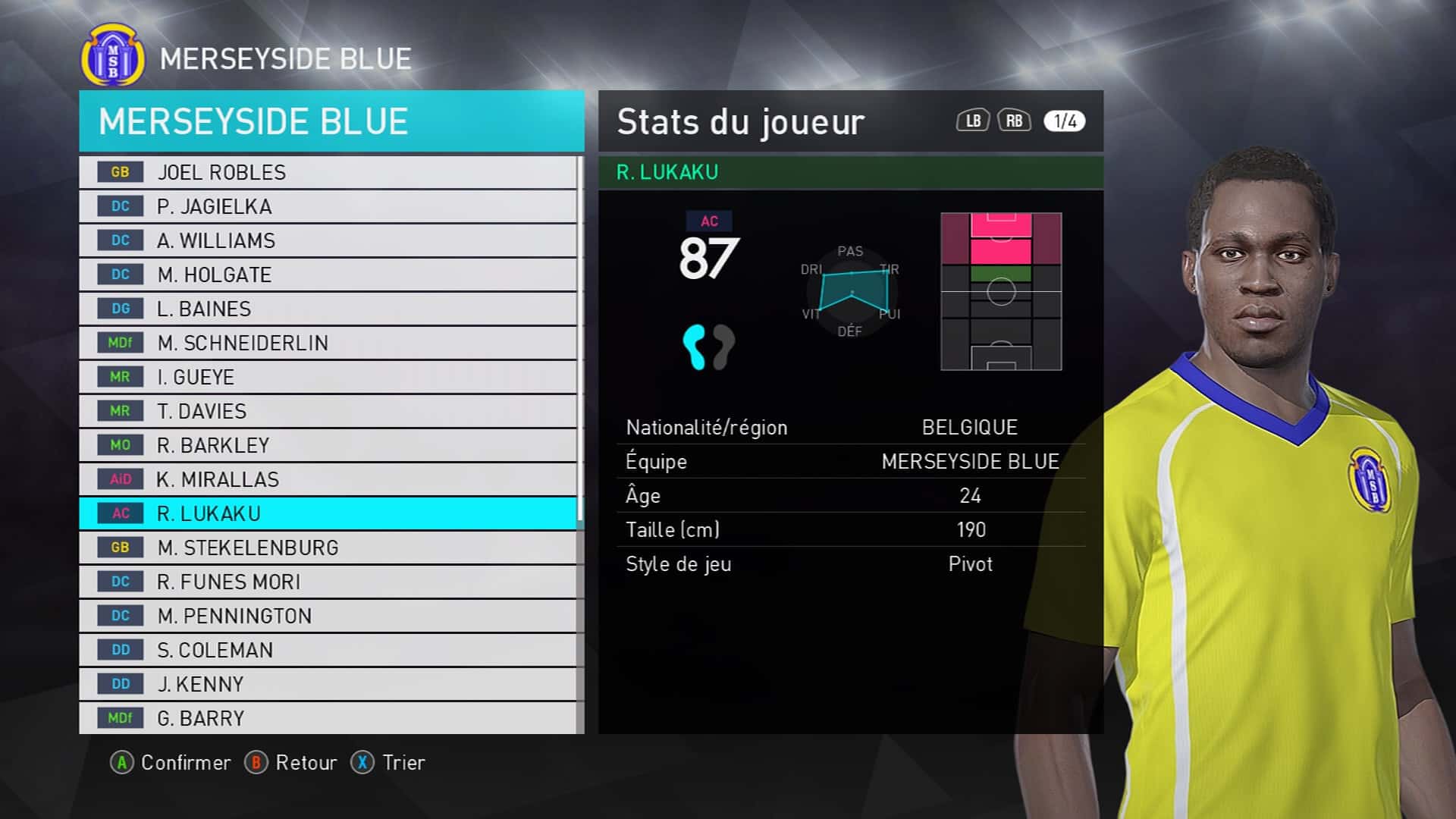Viewport: 1456px width, 819px height.
Task: Click the highlighted R. Lukaku row
Action: pyautogui.click(x=328, y=513)
